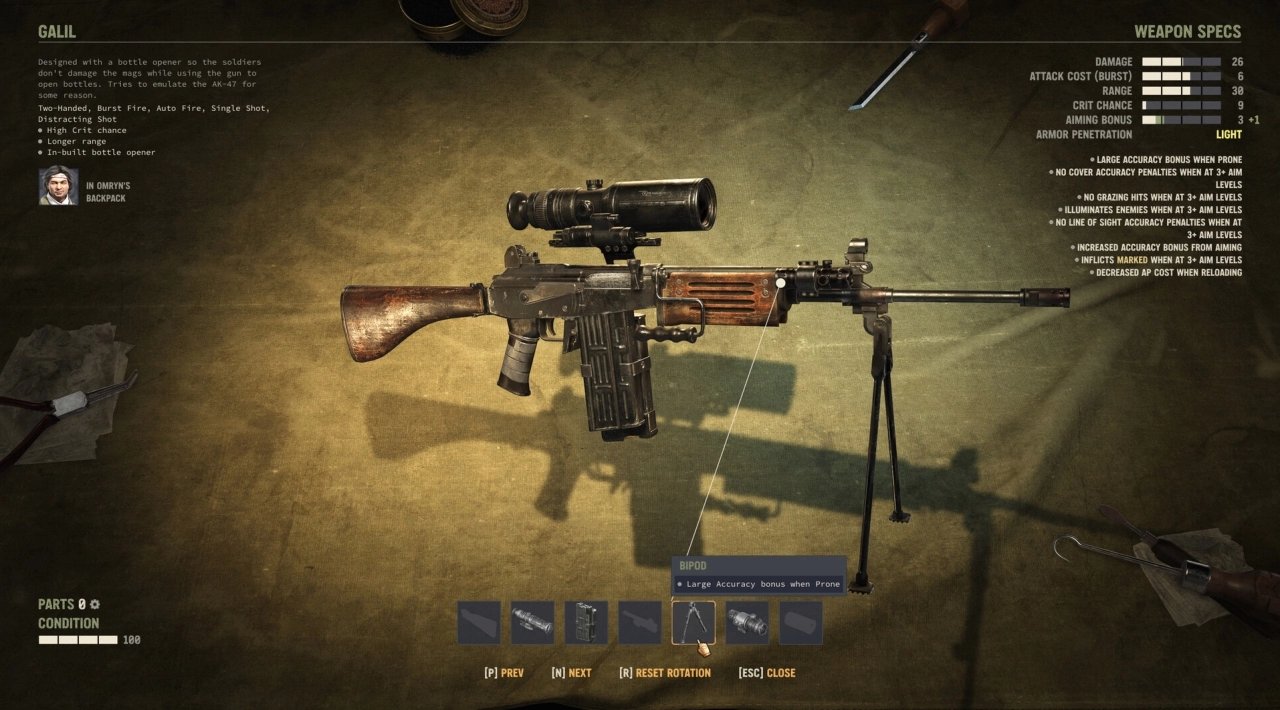Close the weapon modification screen

767,673
